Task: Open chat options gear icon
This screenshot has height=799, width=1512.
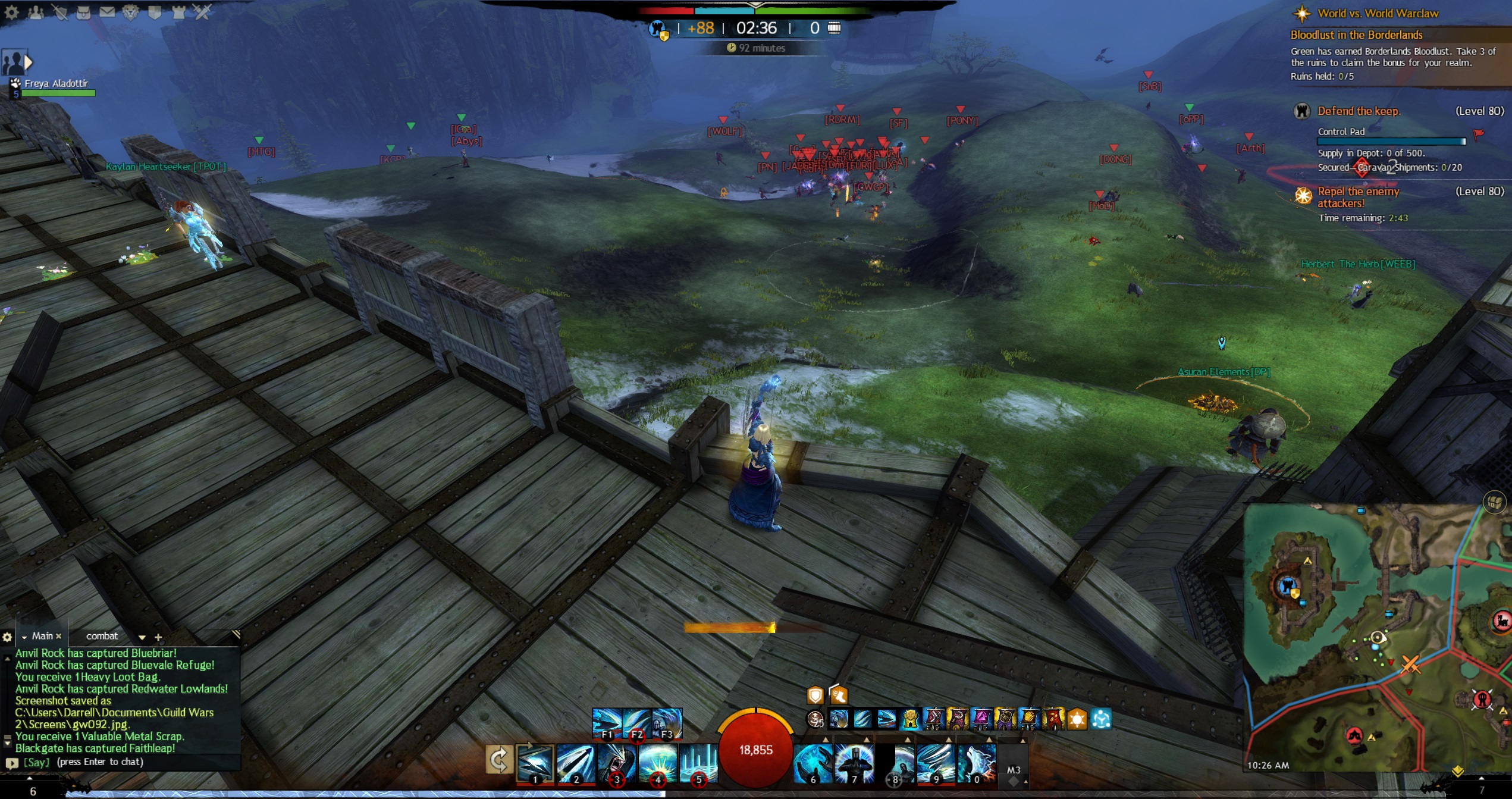Action: [7, 637]
